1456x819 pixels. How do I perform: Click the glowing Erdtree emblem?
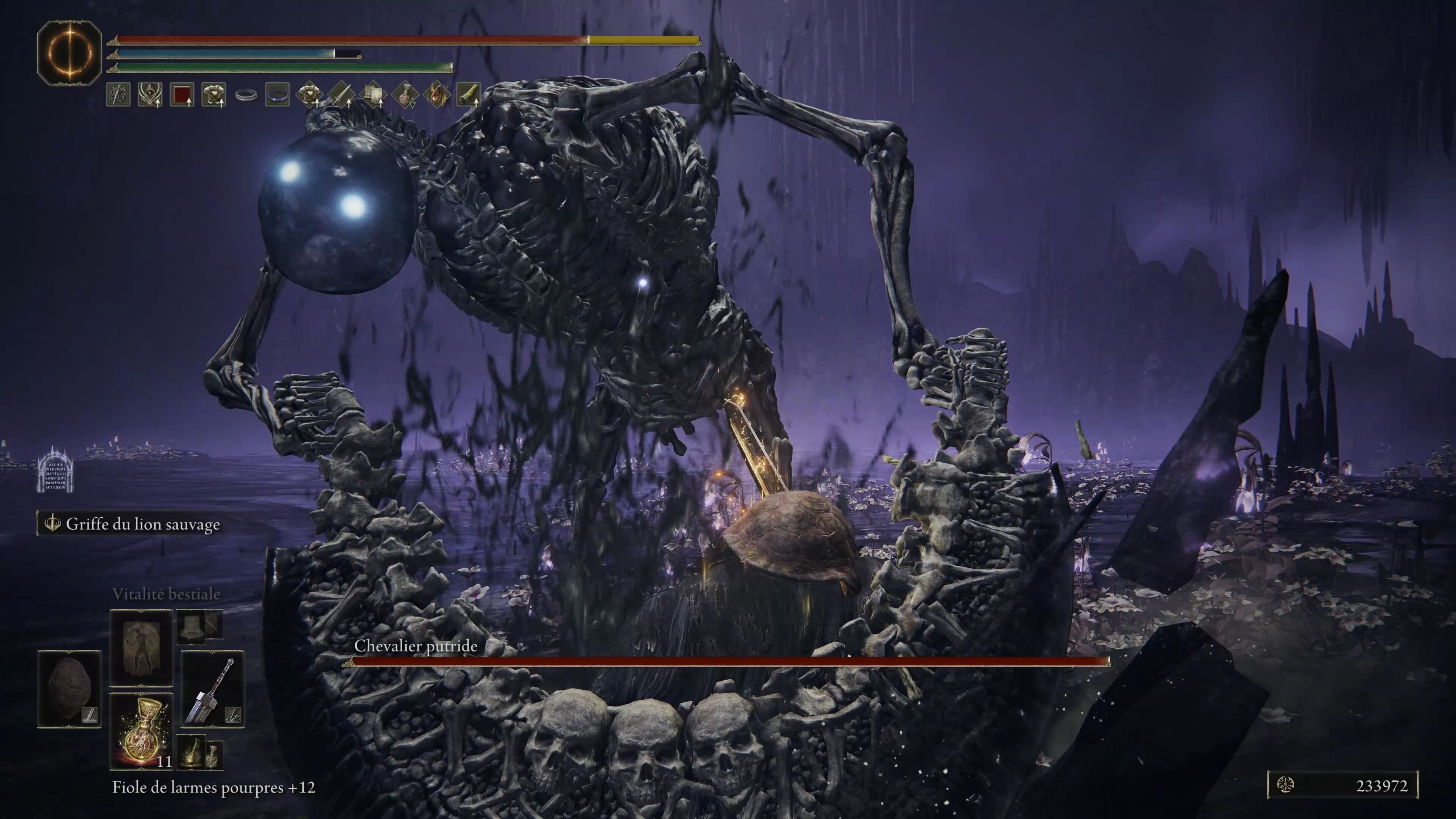[x=69, y=53]
